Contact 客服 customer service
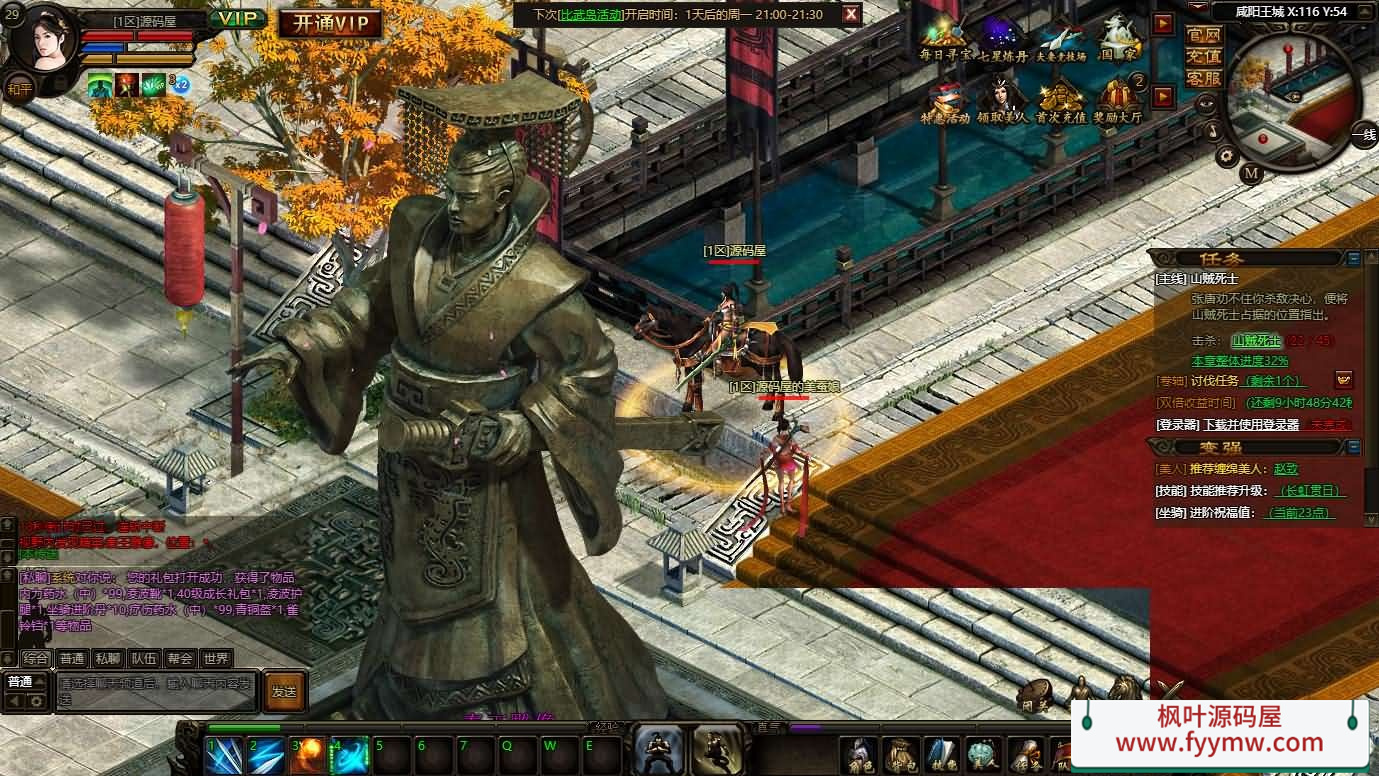Image resolution: width=1379 pixels, height=776 pixels. [1203, 78]
